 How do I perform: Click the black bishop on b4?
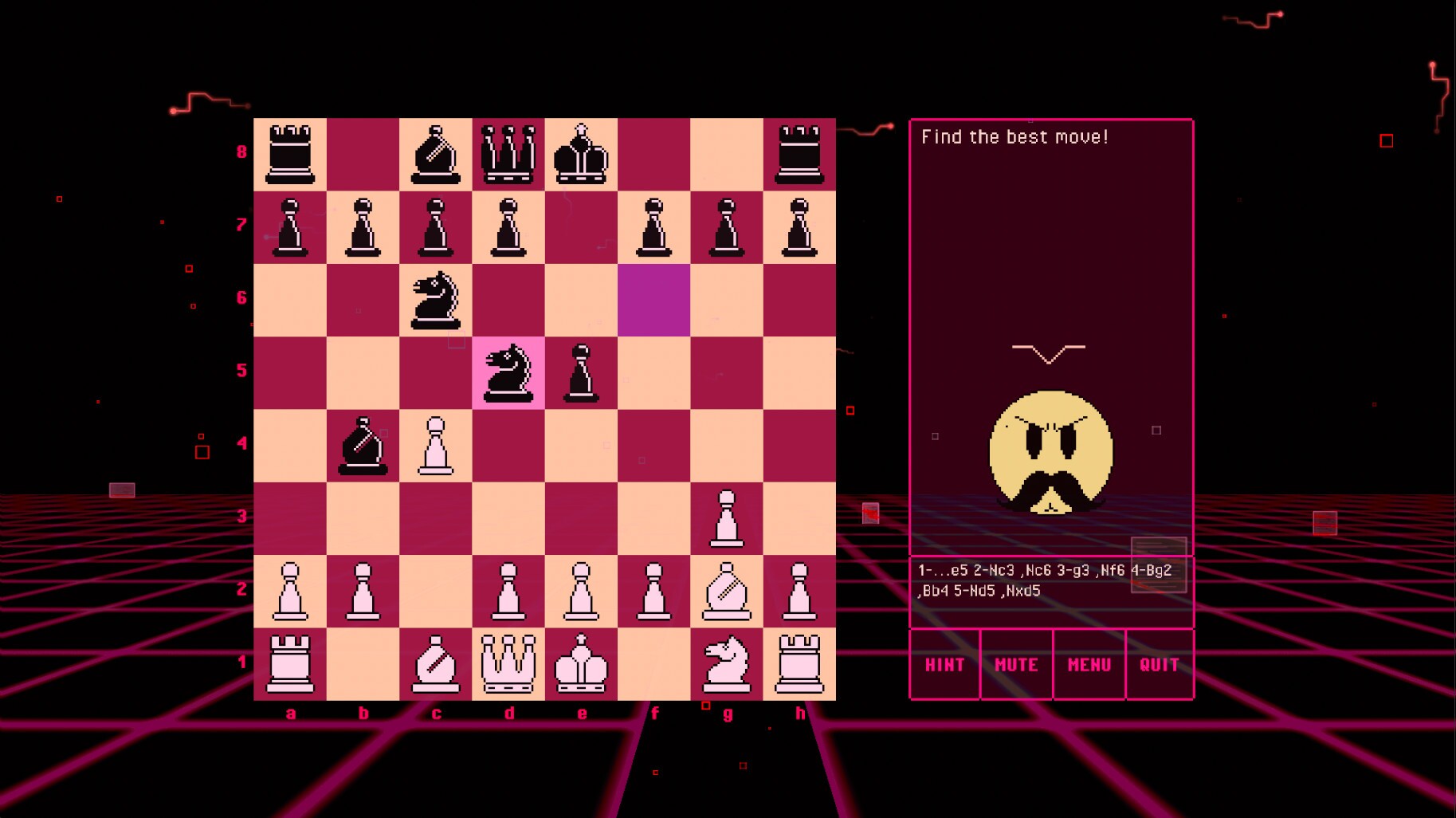tap(363, 443)
